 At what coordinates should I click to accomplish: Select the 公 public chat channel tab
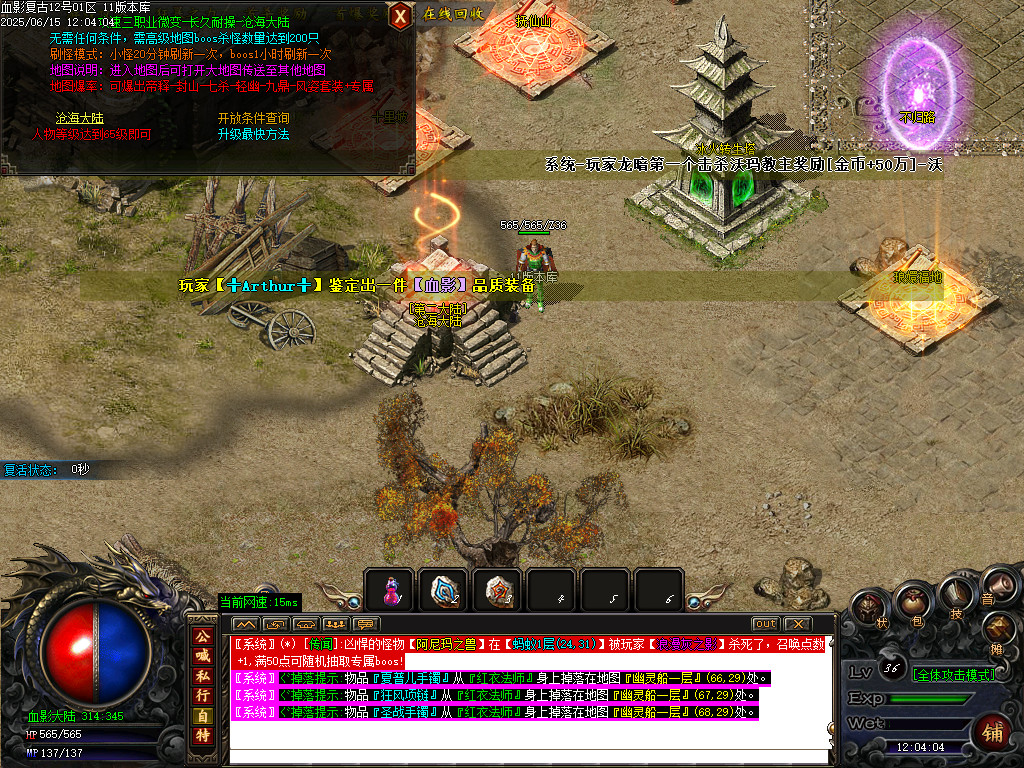pyautogui.click(x=201, y=636)
